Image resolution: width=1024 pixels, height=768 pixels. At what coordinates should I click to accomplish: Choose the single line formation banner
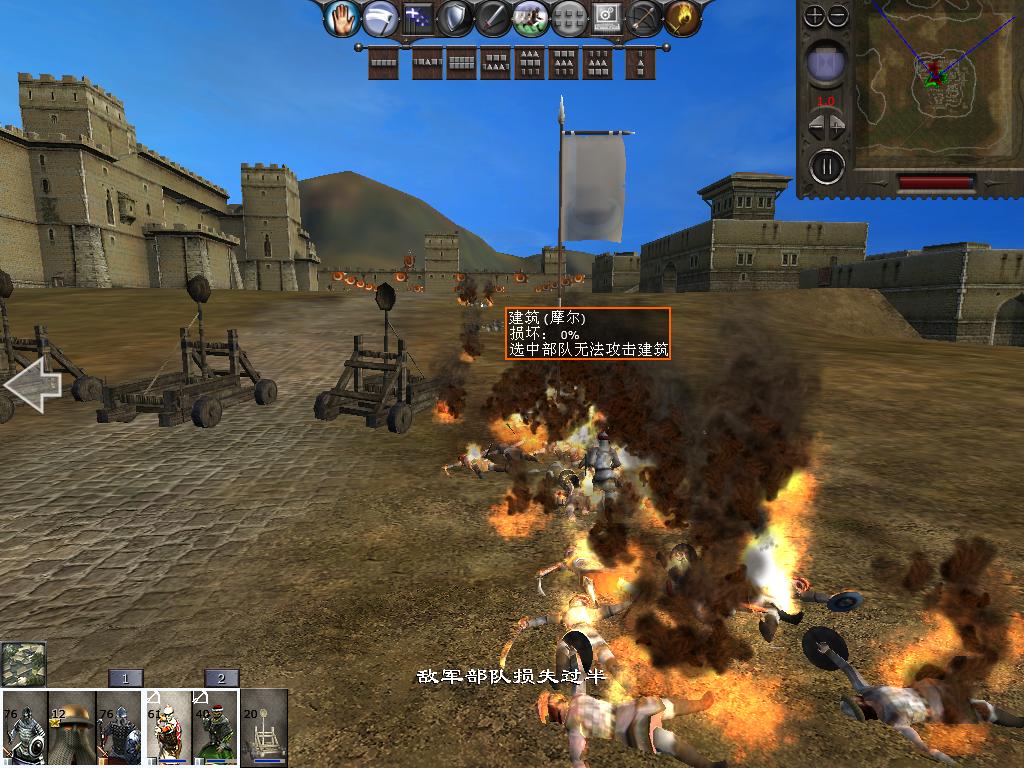pyautogui.click(x=384, y=63)
